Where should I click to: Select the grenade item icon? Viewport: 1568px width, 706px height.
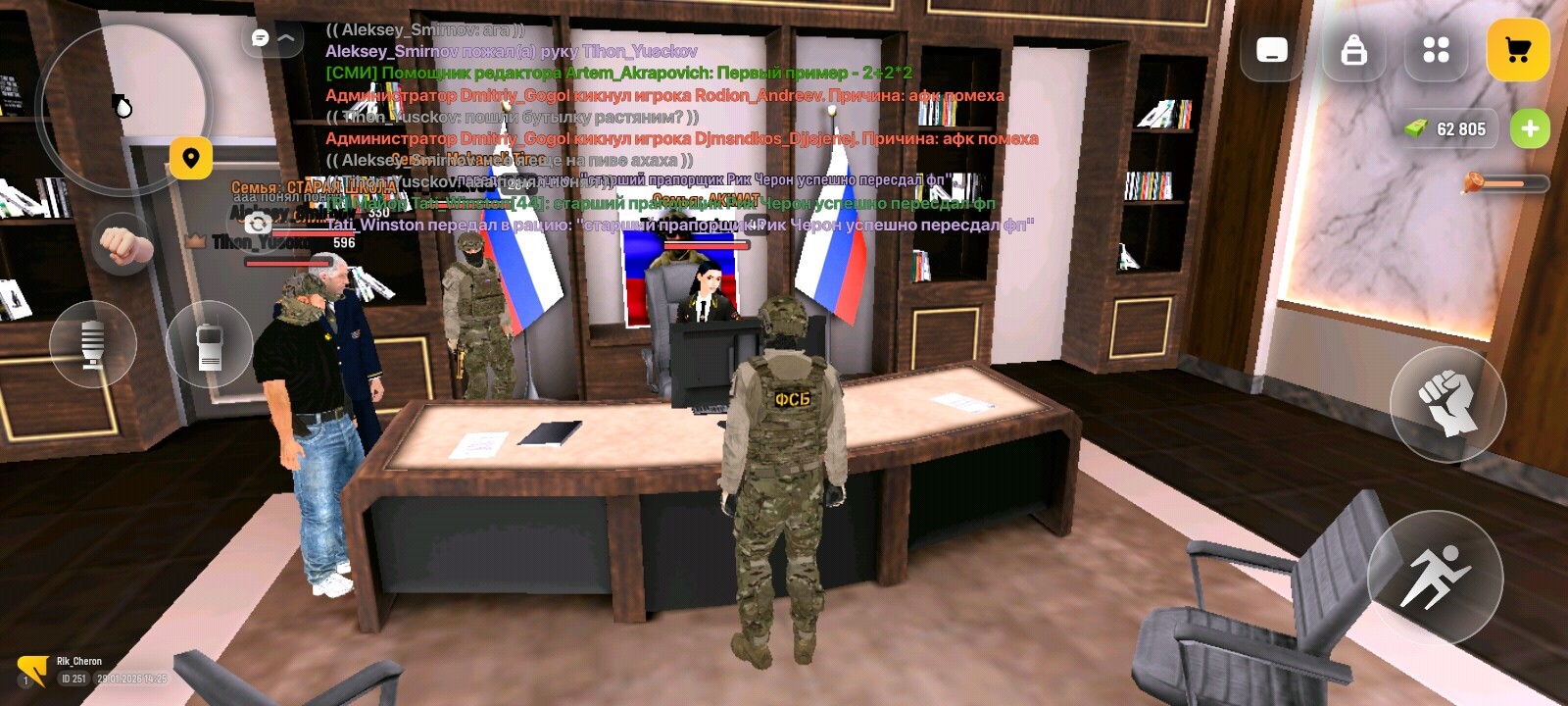coord(123,103)
